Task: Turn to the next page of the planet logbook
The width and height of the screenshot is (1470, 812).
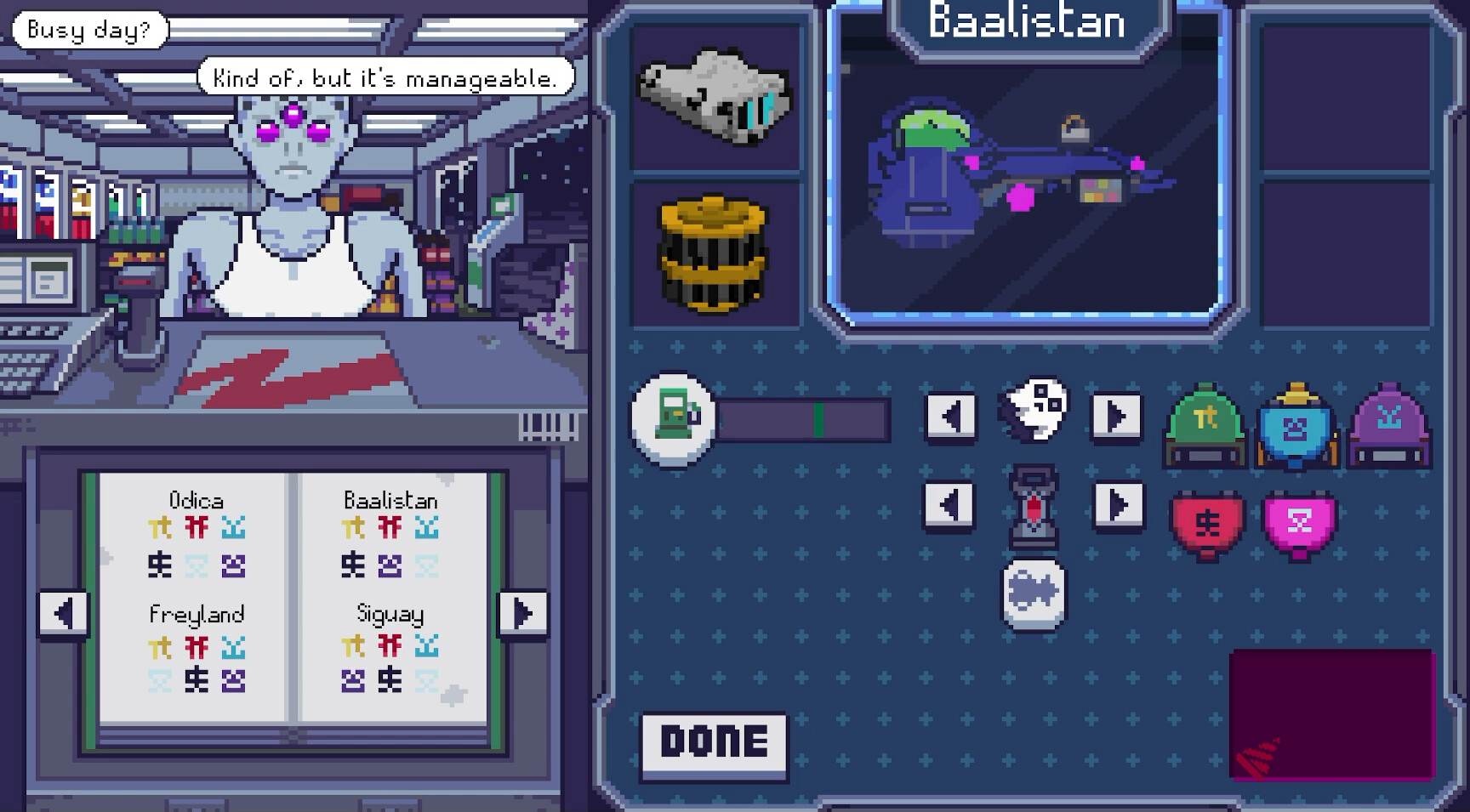Action: click(x=523, y=613)
